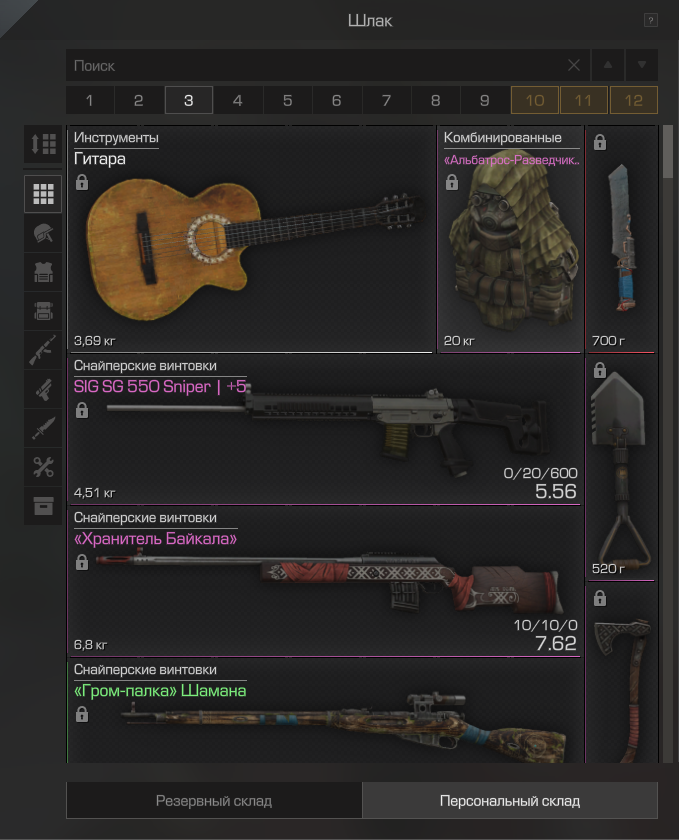Image resolution: width=679 pixels, height=840 pixels.
Task: Choose the SIG SG 550 Sniper rifle
Action: tap(324, 430)
